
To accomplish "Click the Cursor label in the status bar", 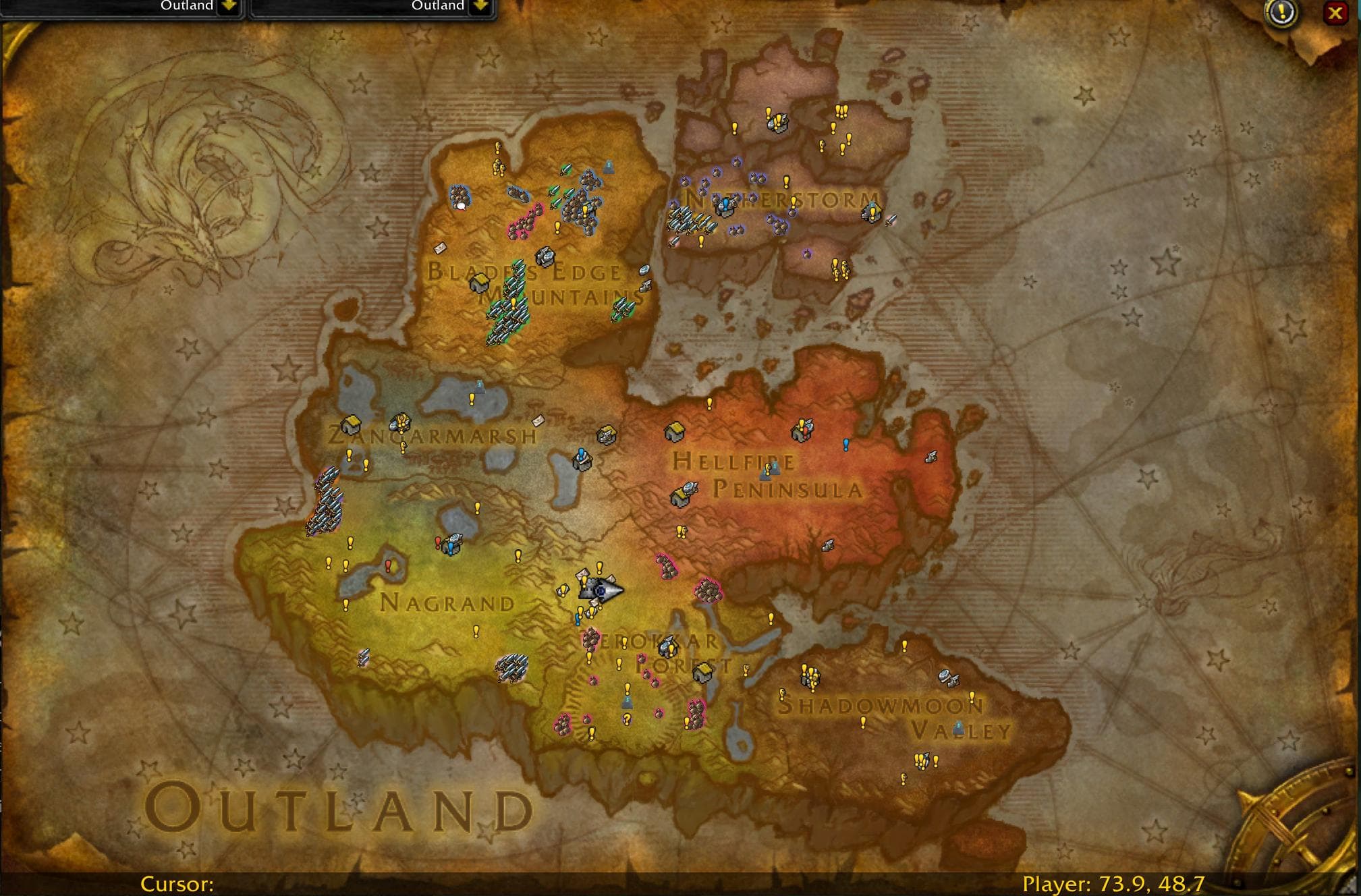I will [x=177, y=884].
